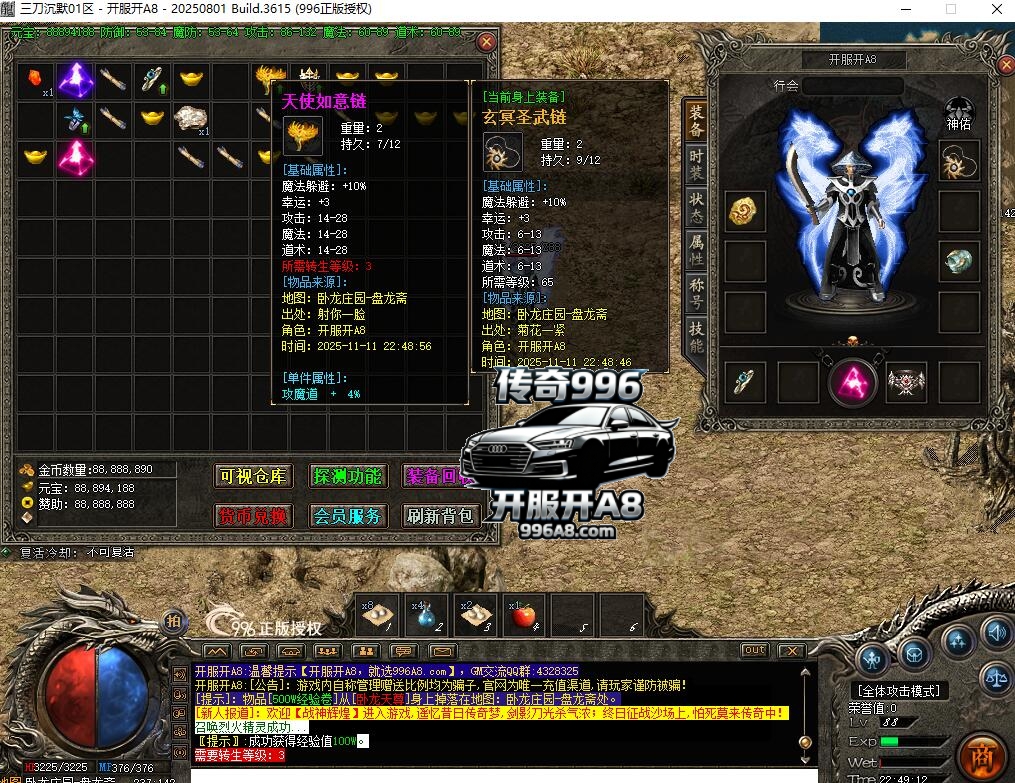Switch to the 称号 titles tab

click(x=695, y=294)
